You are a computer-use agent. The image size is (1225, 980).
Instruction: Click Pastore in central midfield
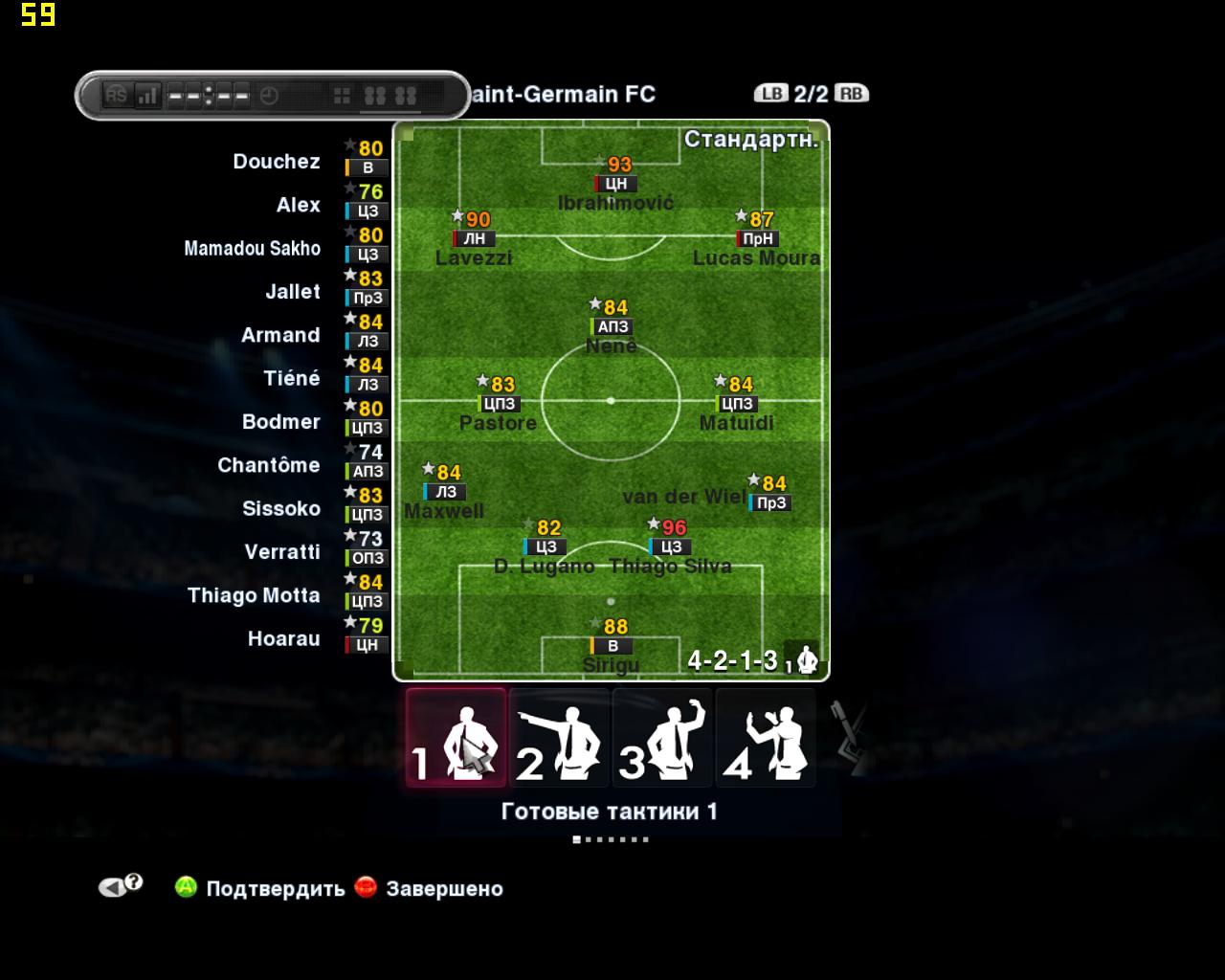(499, 404)
